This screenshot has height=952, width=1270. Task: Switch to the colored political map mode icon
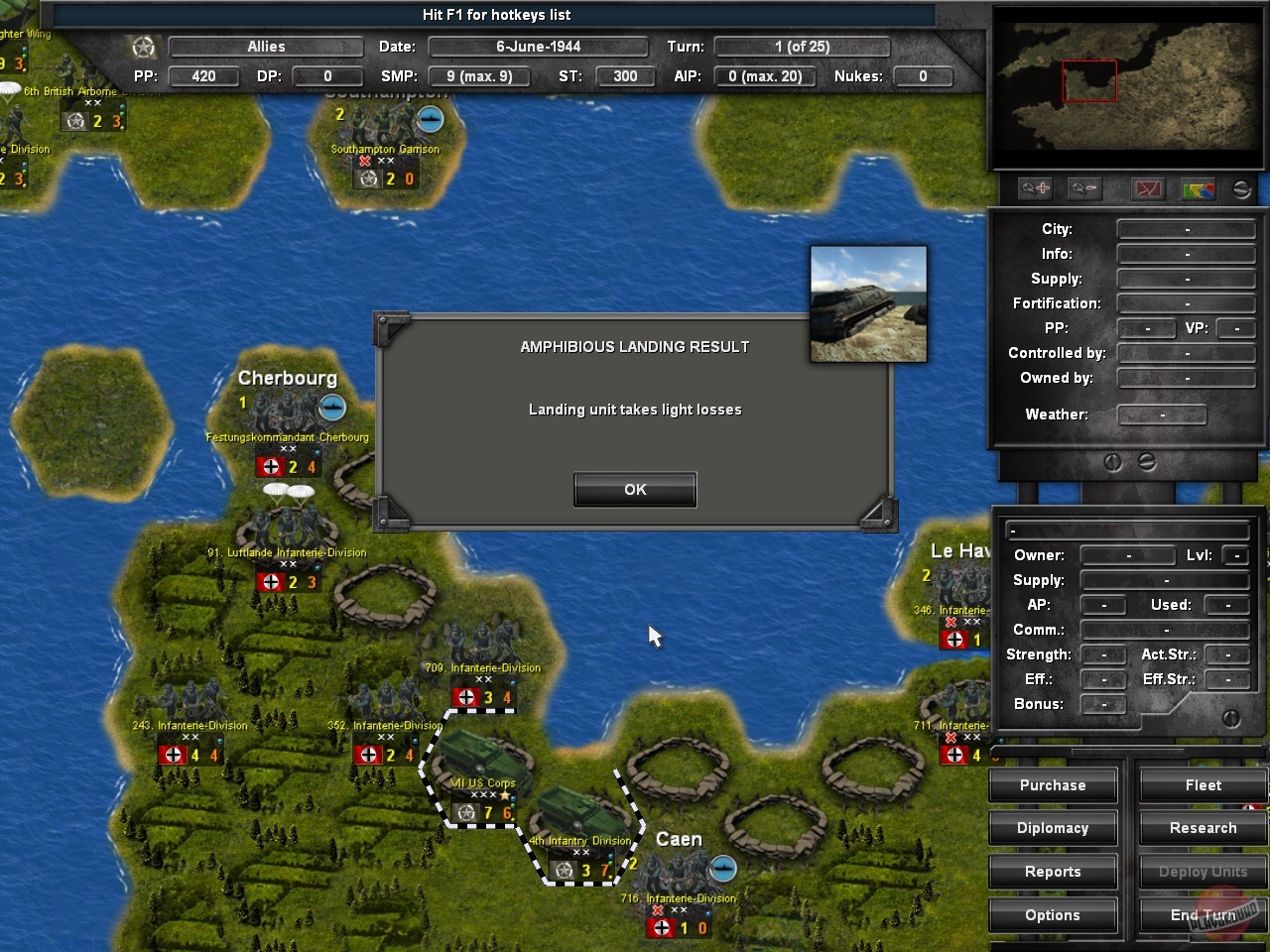pos(1199,188)
